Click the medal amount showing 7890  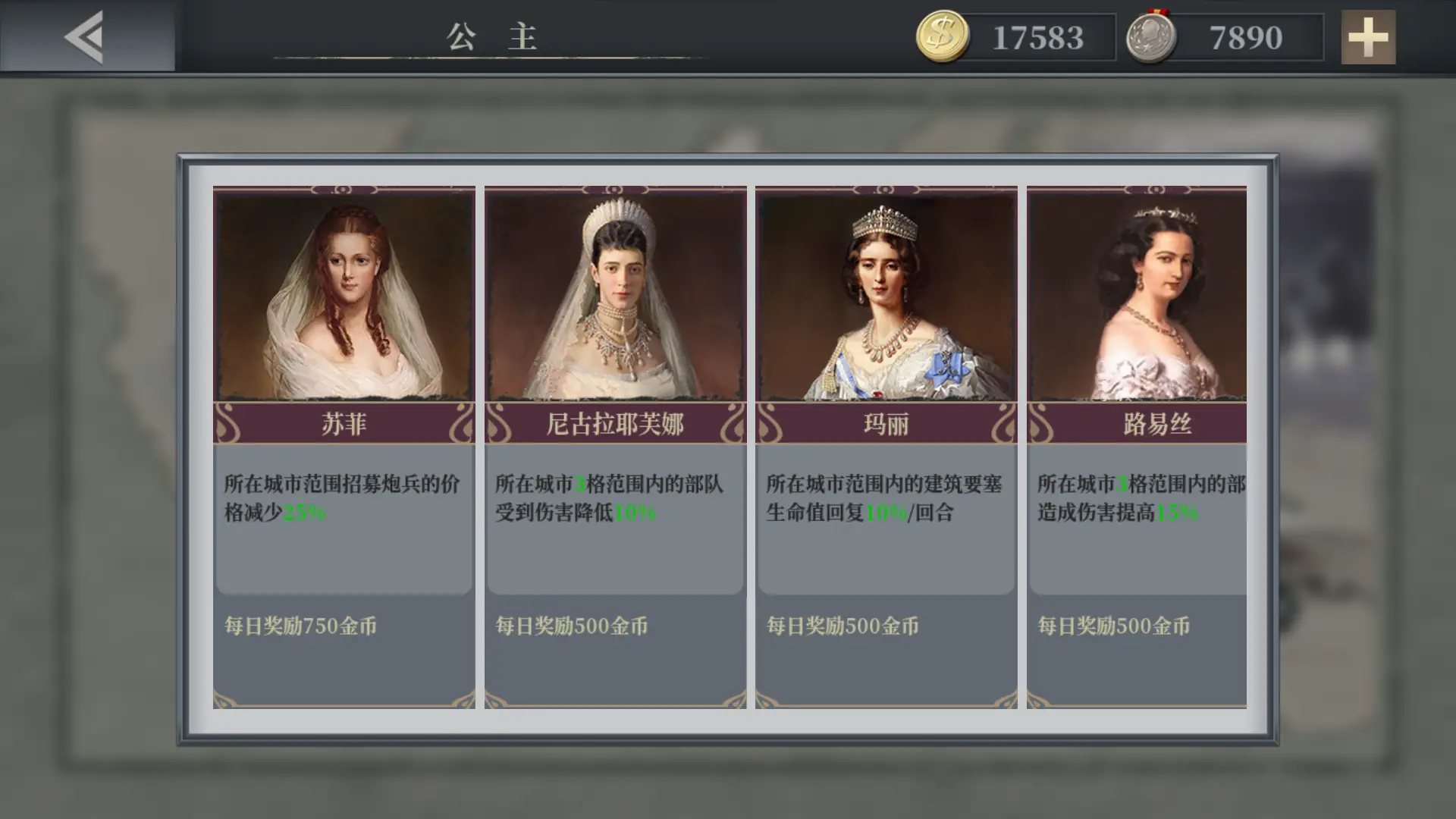click(1246, 36)
